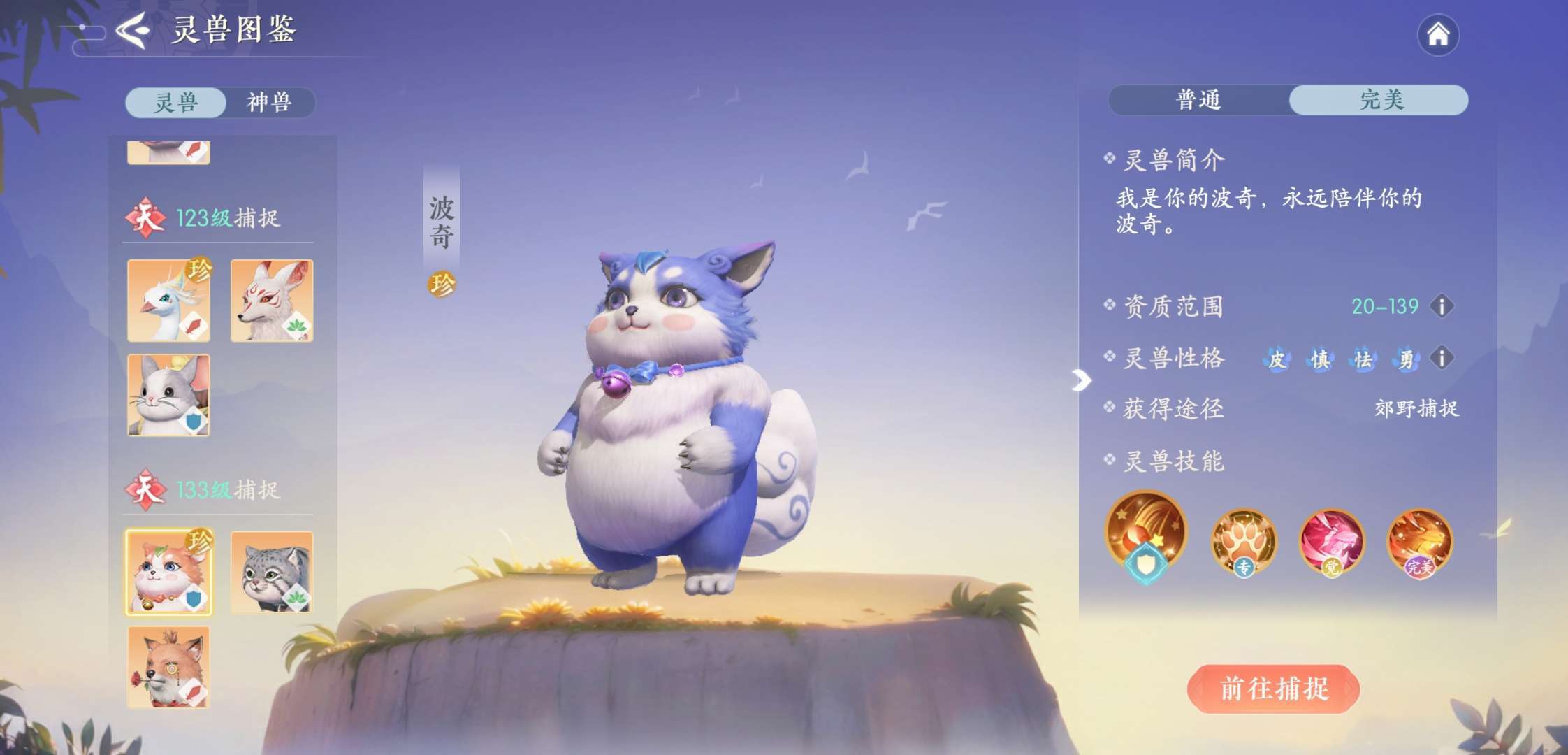The height and width of the screenshot is (755, 1568).
Task: Select the 普通 quality tab
Action: (x=1198, y=100)
